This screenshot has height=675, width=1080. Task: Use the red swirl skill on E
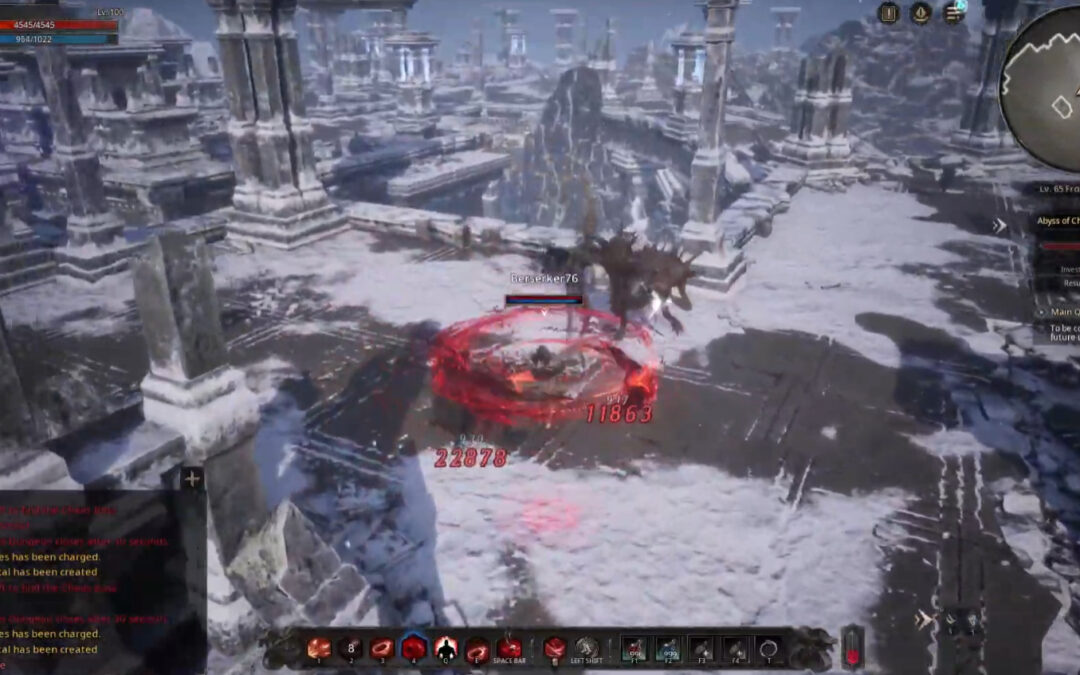(x=478, y=648)
